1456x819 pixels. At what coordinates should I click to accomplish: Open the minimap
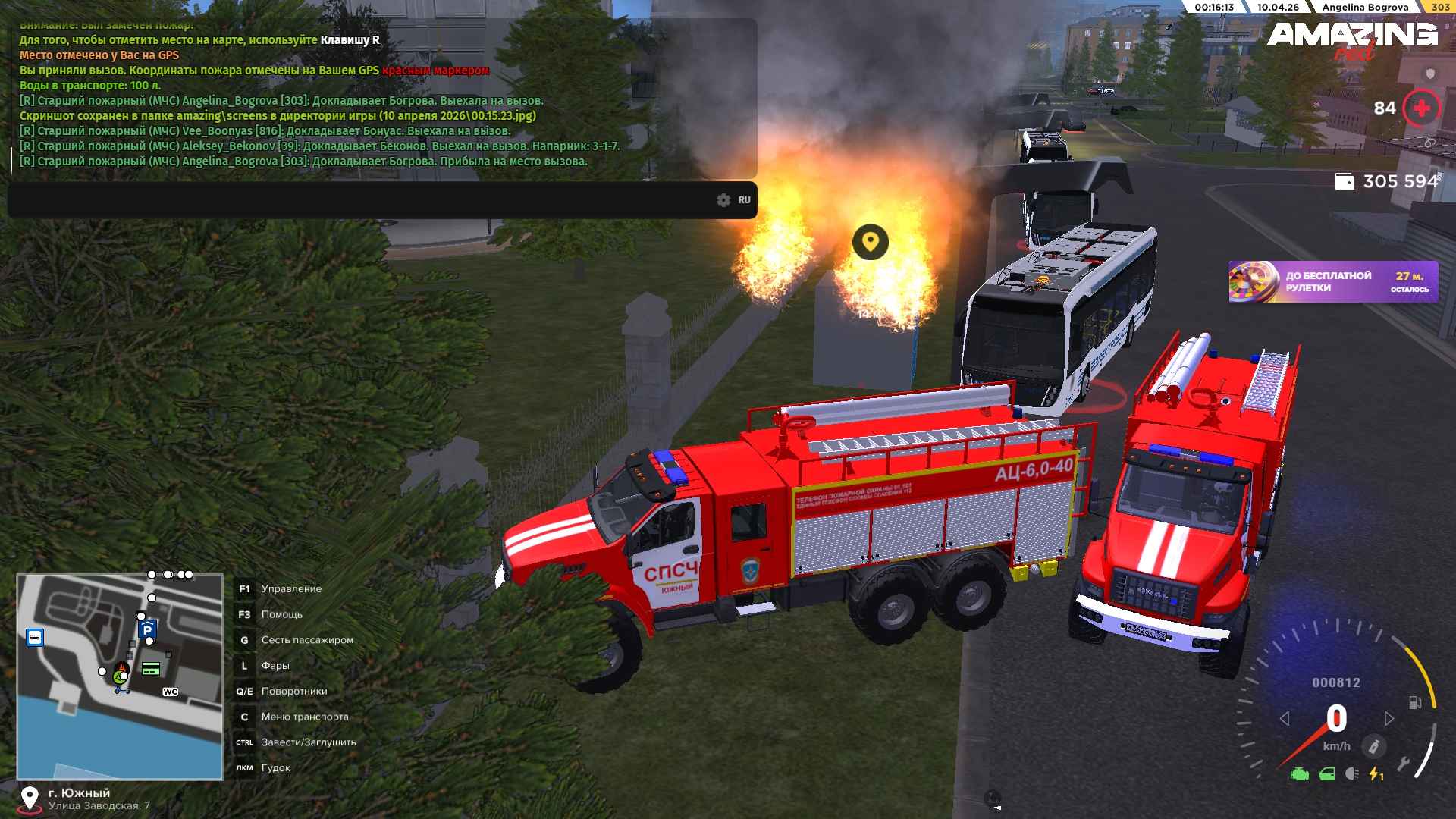[x=120, y=676]
